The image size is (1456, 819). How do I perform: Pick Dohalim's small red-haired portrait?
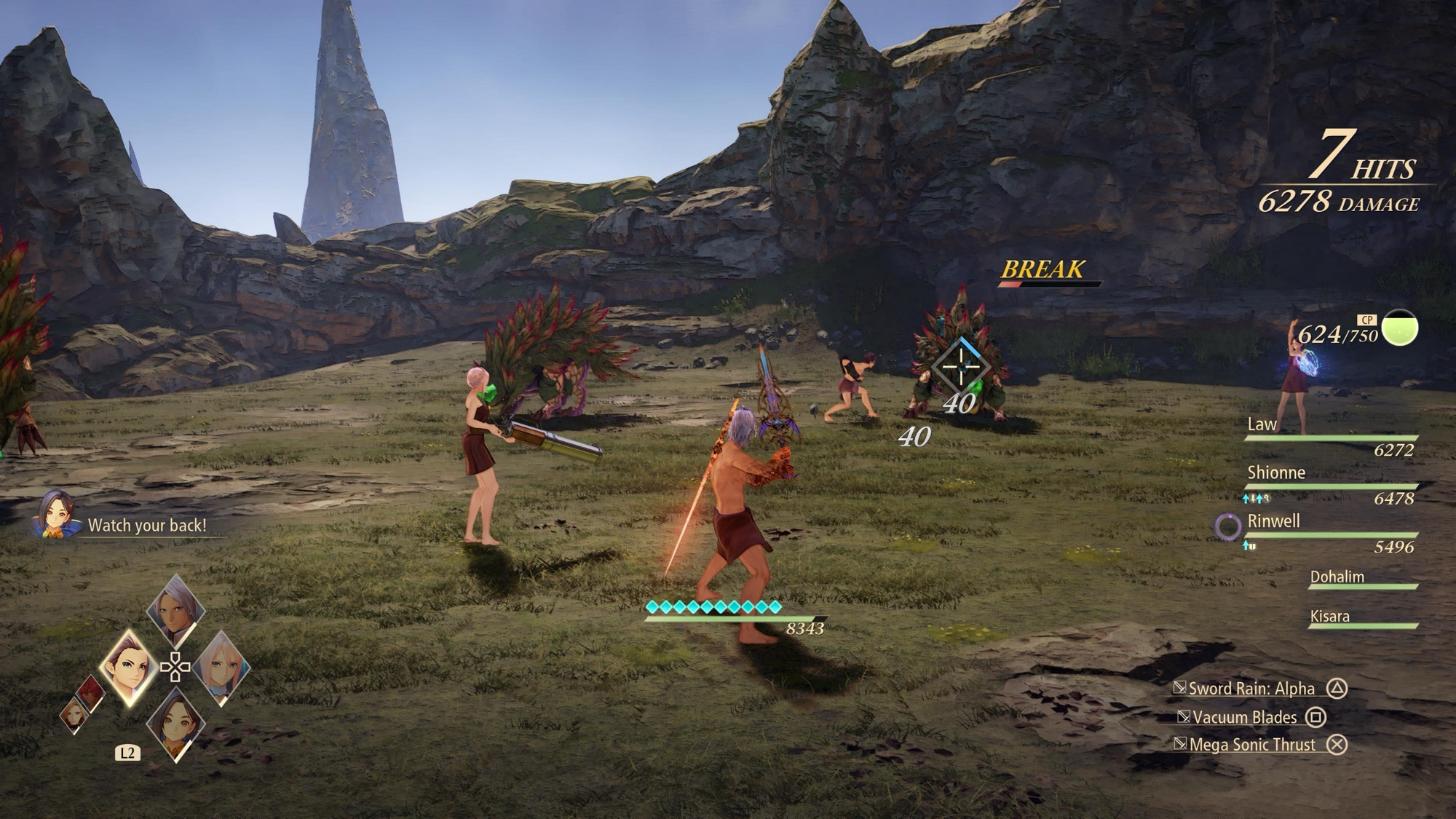91,693
